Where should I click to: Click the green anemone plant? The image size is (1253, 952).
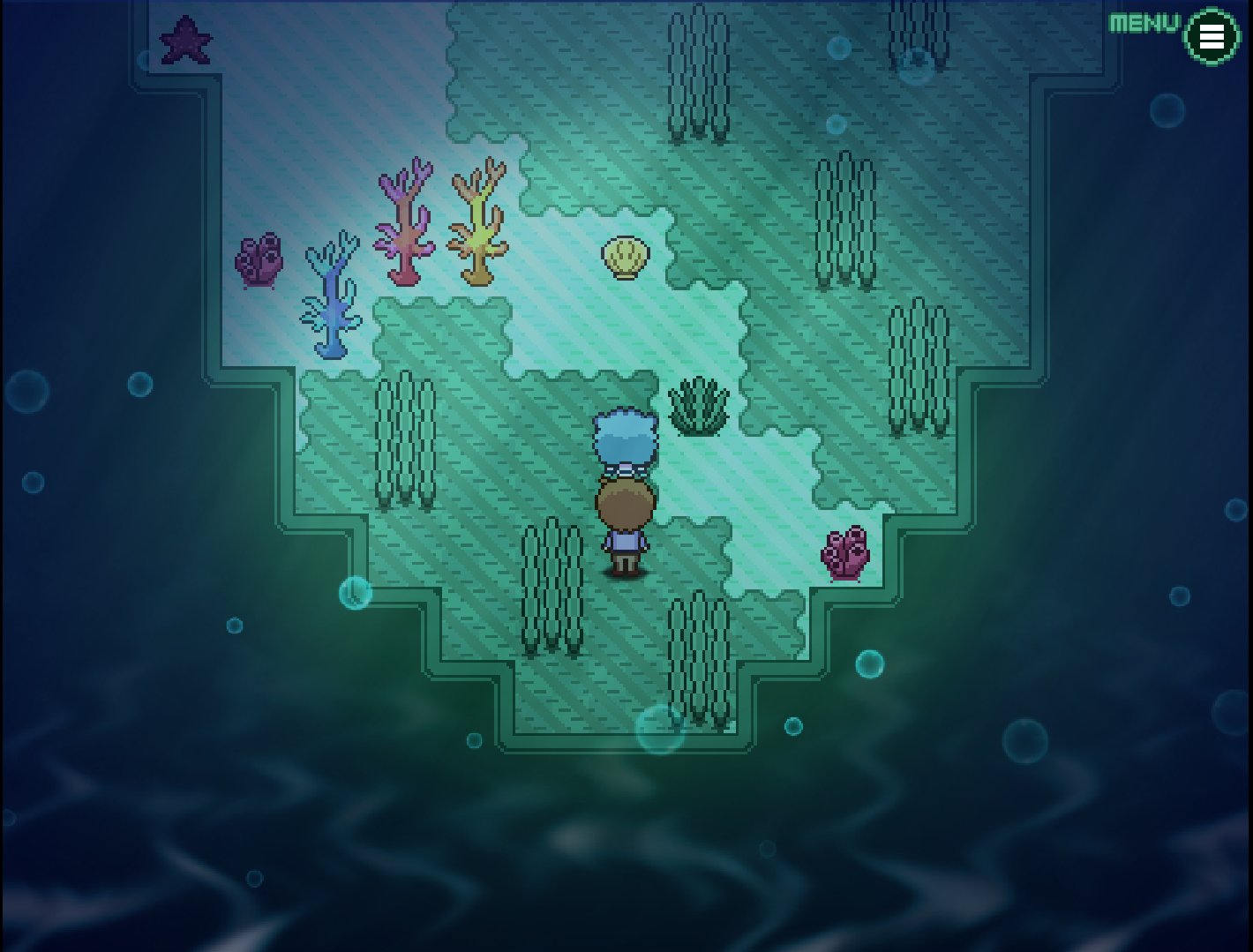click(698, 406)
